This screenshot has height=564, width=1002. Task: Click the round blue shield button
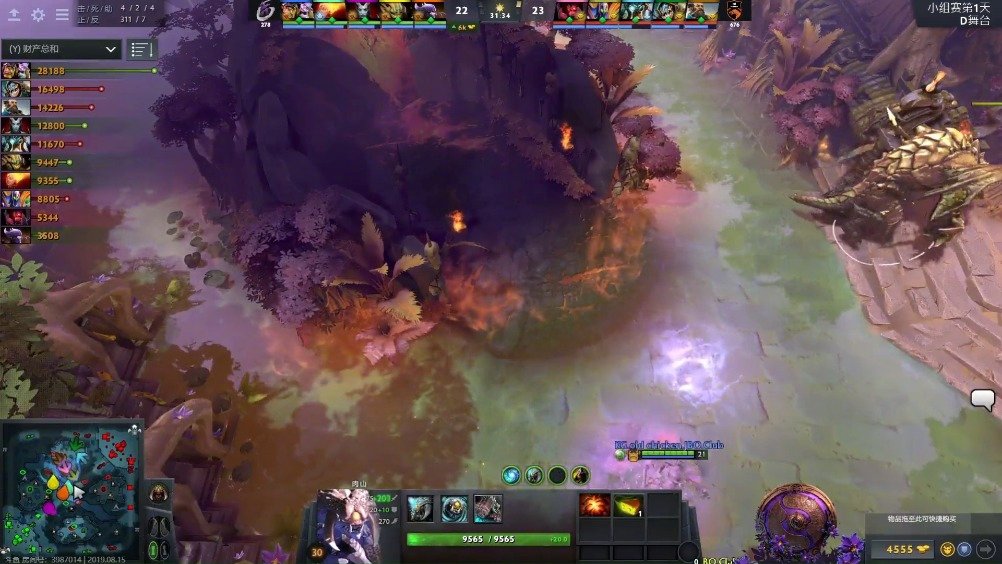tap(964, 549)
